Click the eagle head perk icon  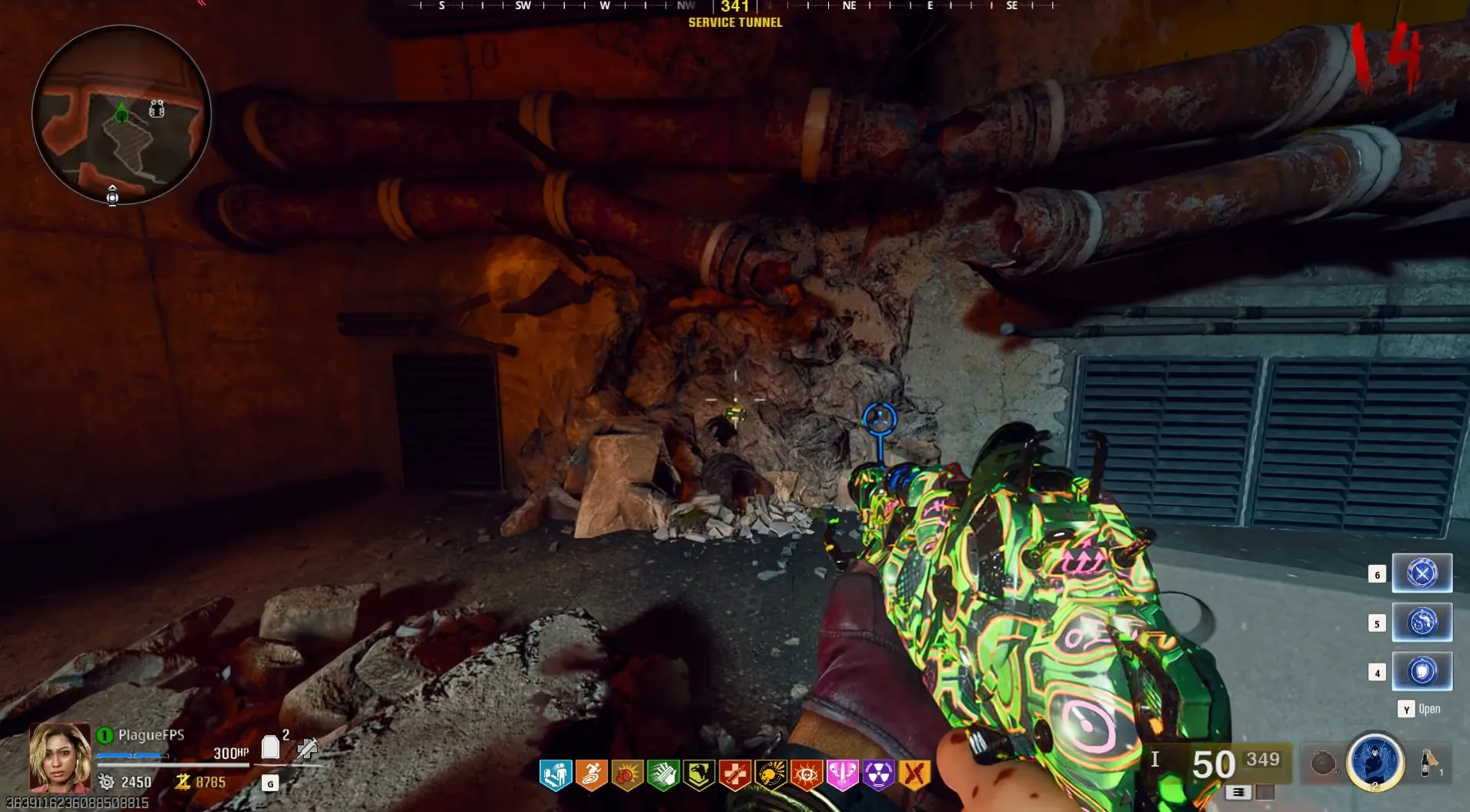coord(699,775)
